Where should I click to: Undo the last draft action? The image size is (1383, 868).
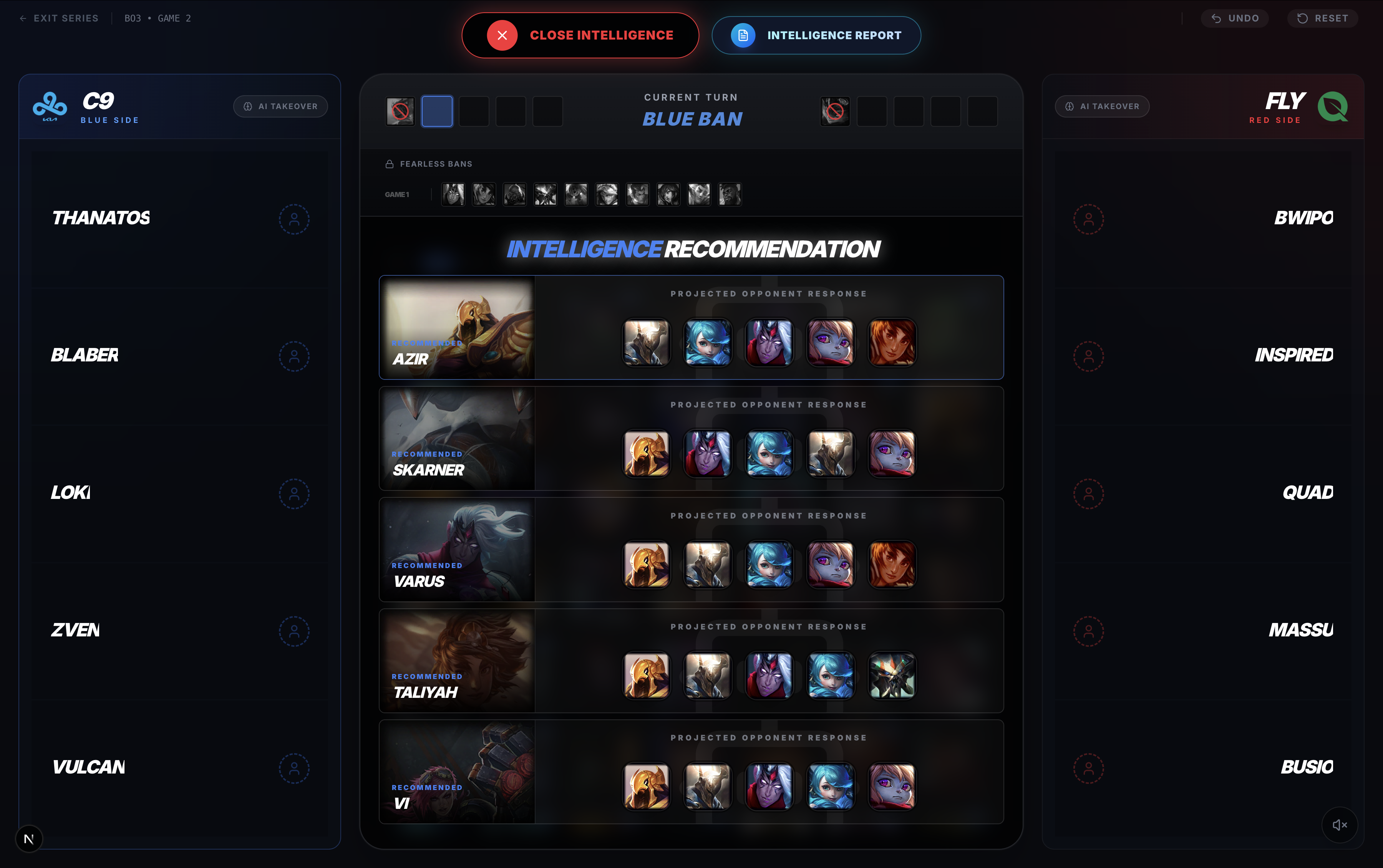click(1234, 18)
